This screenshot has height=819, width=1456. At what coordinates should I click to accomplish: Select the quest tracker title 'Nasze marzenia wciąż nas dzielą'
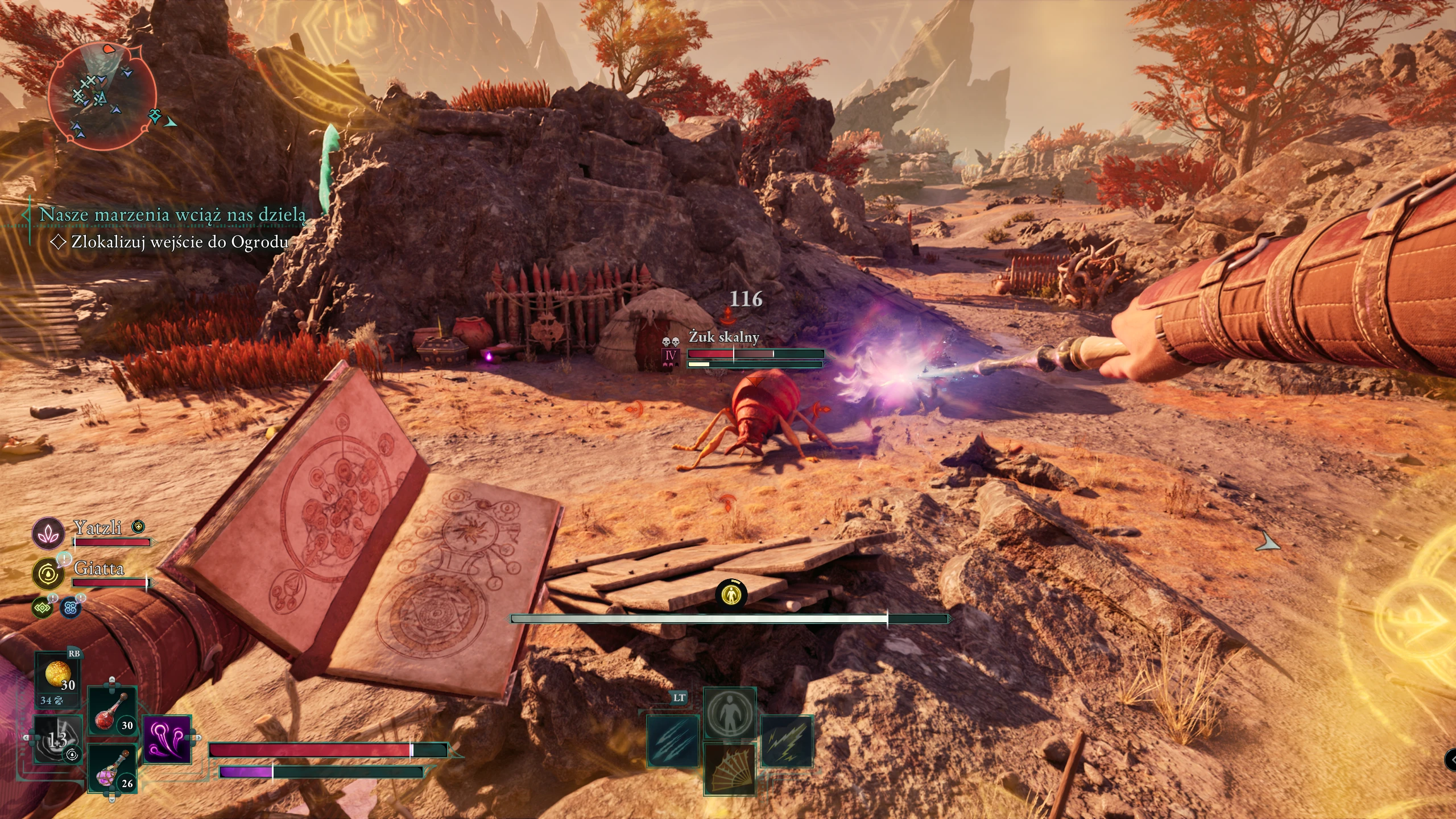[172, 215]
